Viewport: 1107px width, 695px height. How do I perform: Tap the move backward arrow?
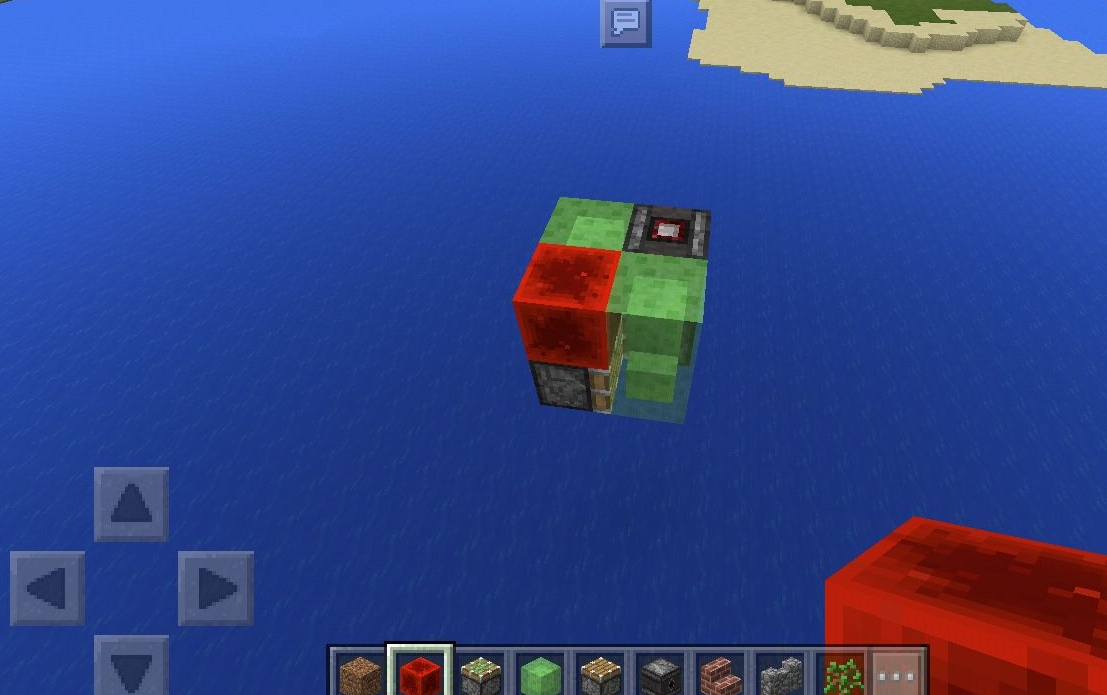tap(131, 665)
